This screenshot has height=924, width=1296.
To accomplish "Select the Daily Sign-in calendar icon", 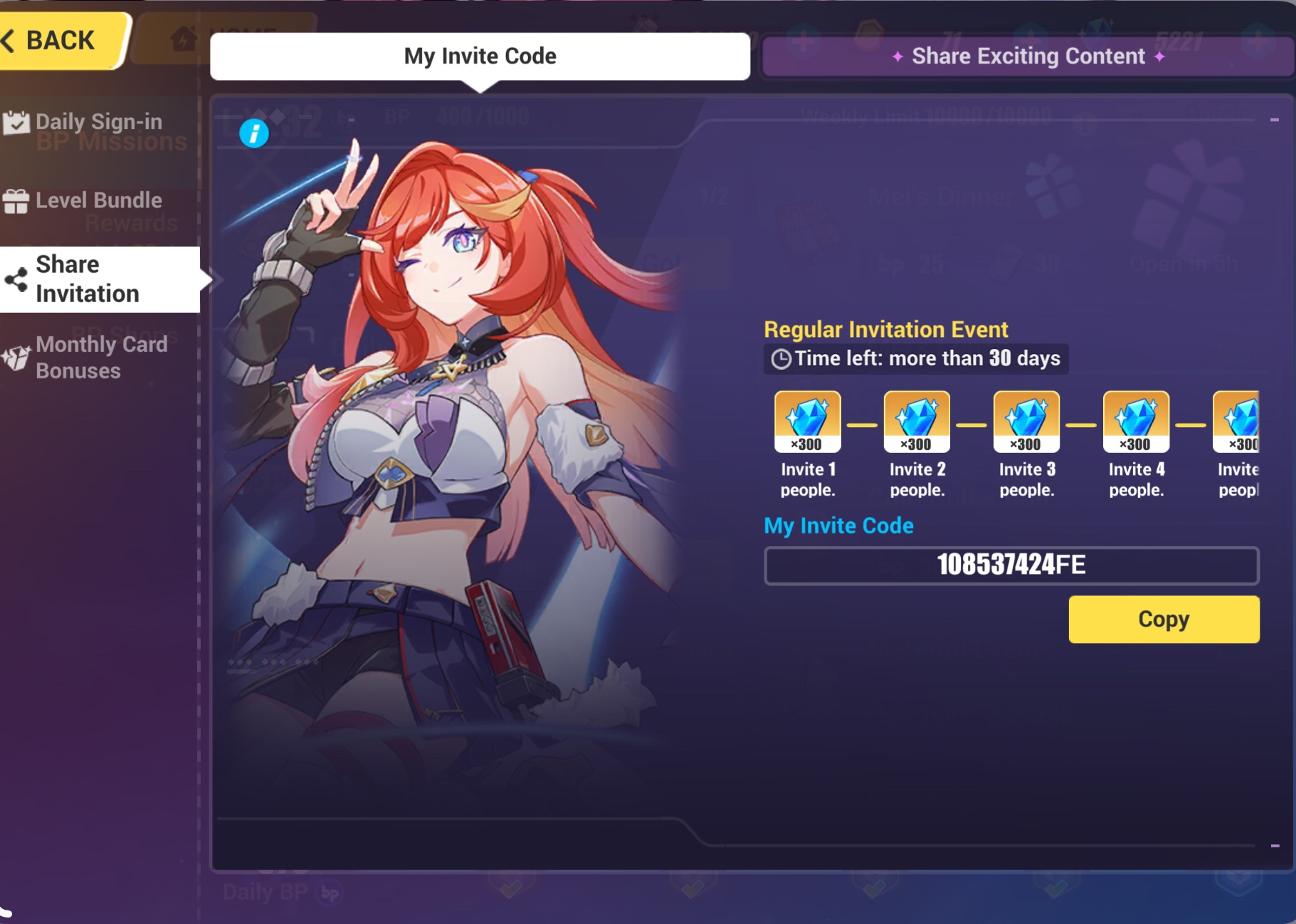I will (18, 121).
